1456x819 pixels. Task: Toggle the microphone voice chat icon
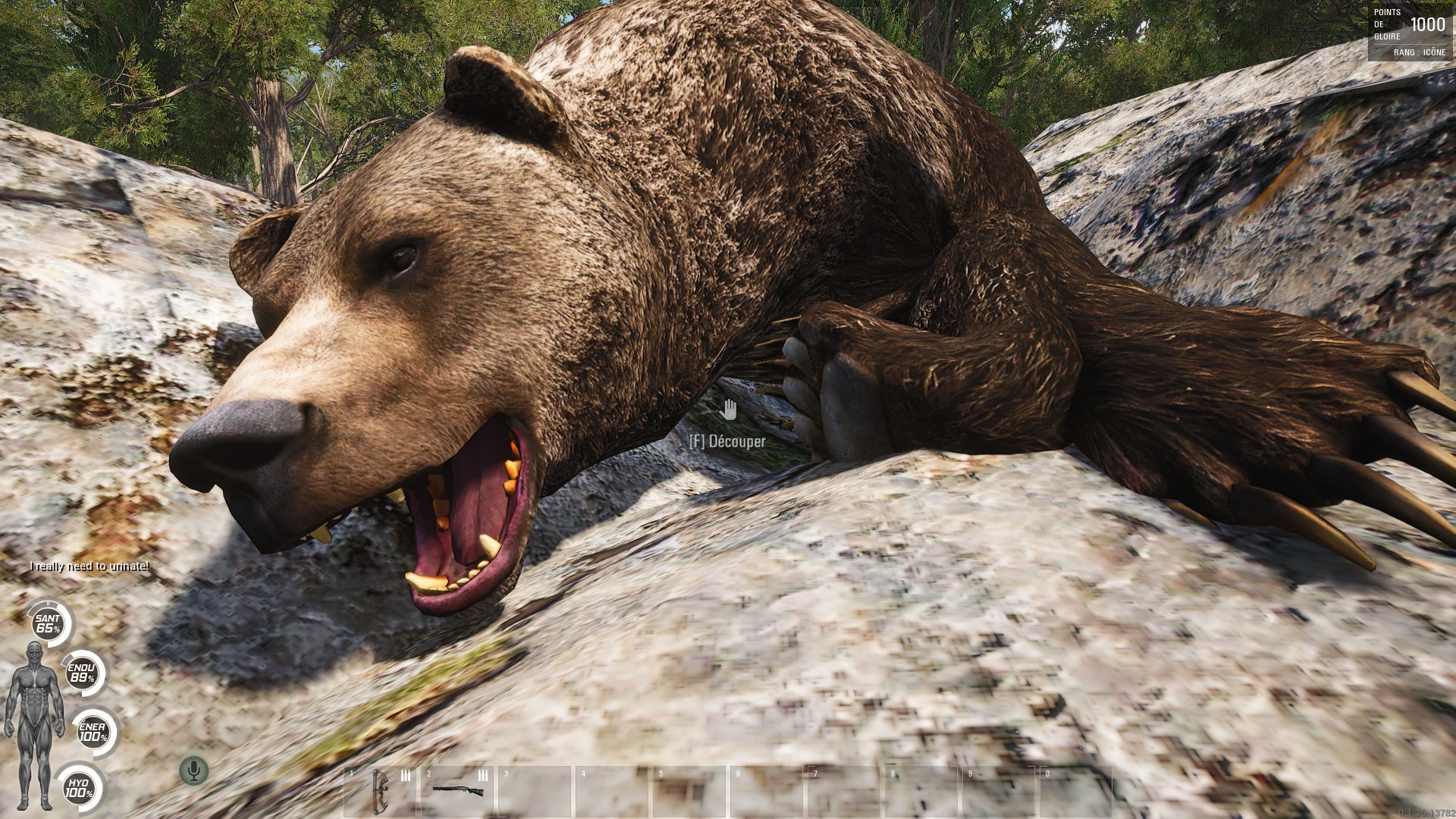pos(194,771)
